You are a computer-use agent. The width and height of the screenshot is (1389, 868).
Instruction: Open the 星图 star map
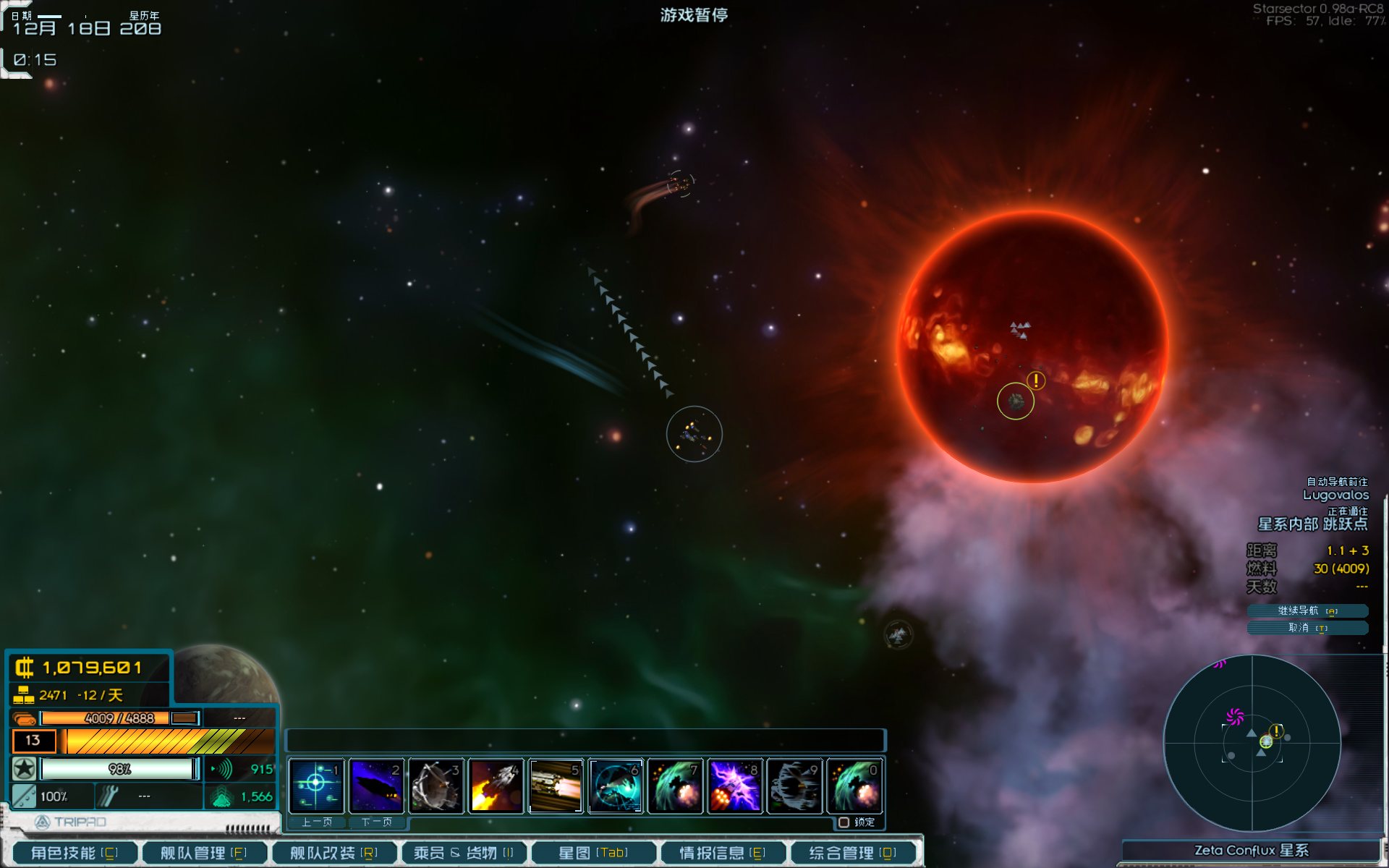tap(593, 853)
